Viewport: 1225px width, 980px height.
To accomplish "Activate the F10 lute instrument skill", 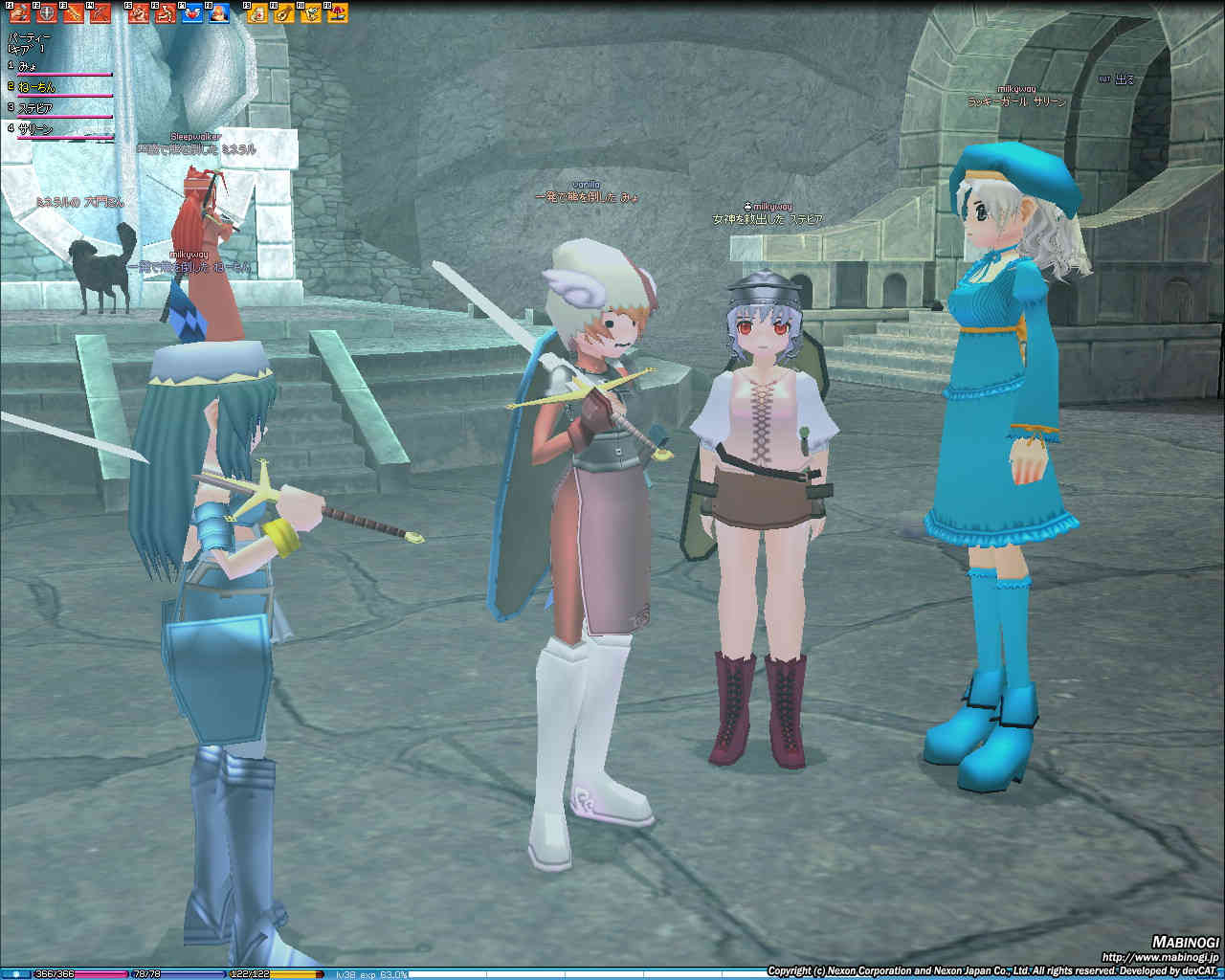I will coord(284,13).
